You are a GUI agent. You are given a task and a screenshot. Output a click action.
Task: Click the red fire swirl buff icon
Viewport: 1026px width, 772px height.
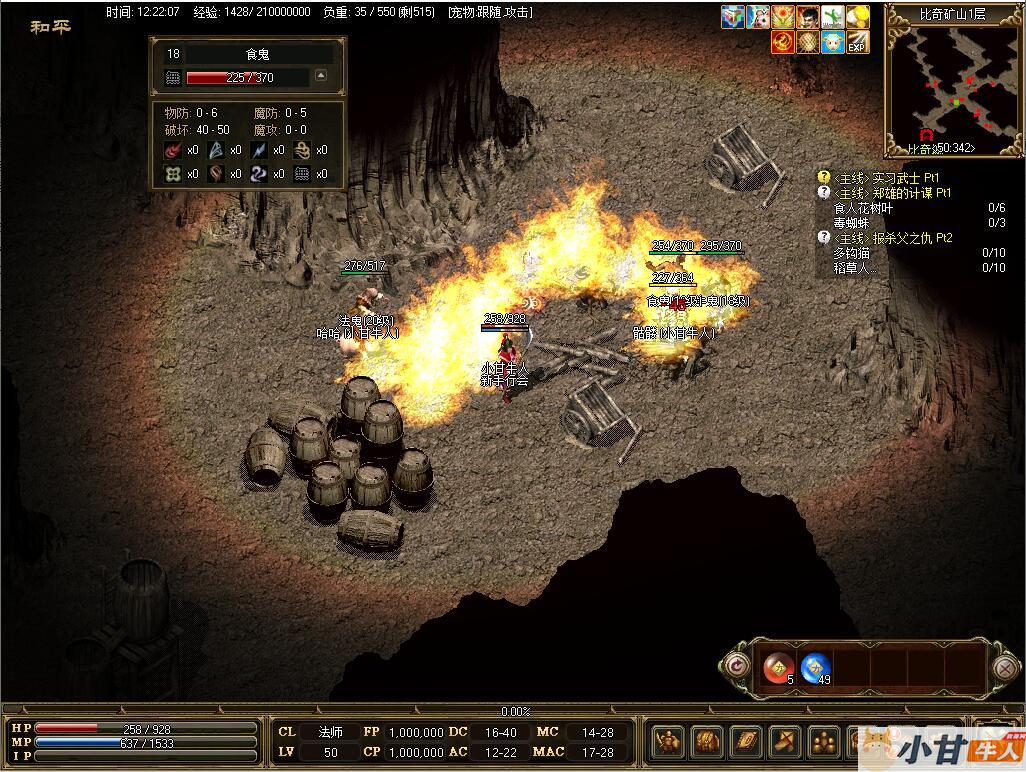point(782,42)
